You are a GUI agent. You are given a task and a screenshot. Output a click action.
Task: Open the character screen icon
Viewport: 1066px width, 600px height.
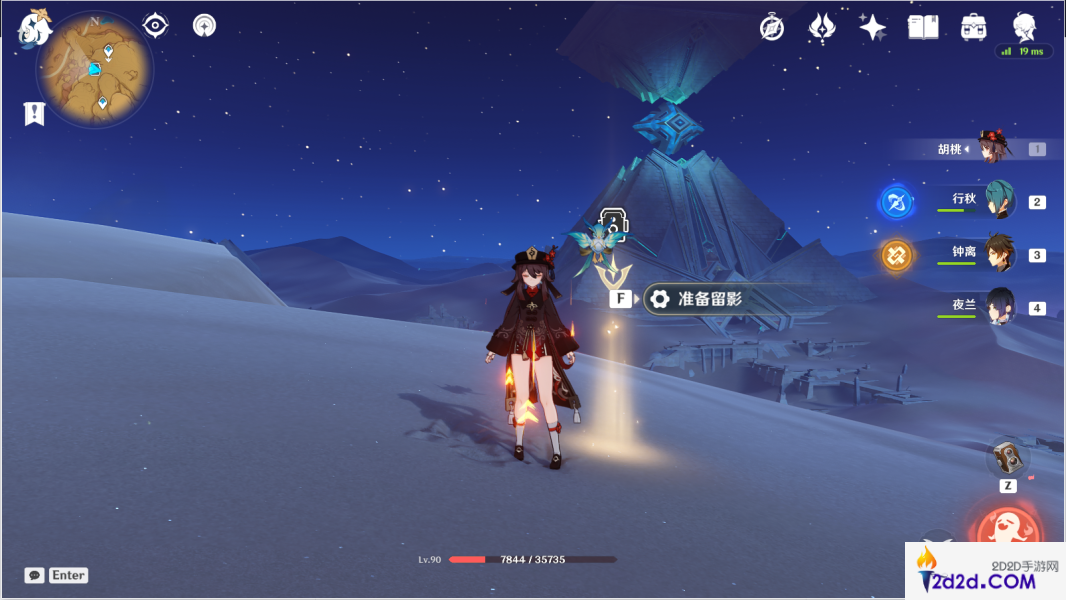click(1024, 25)
